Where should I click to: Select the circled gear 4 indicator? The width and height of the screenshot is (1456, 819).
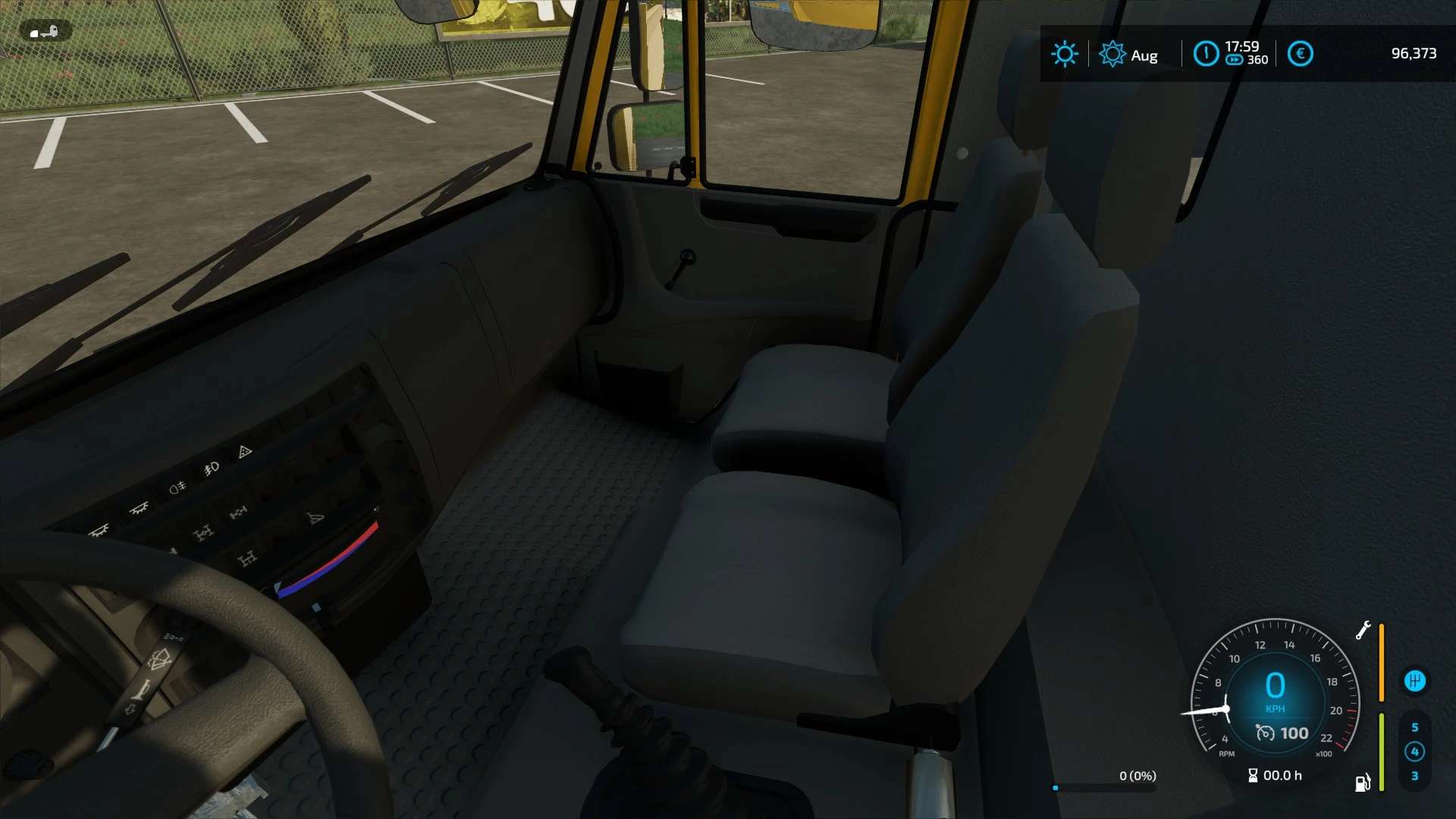point(1414,752)
